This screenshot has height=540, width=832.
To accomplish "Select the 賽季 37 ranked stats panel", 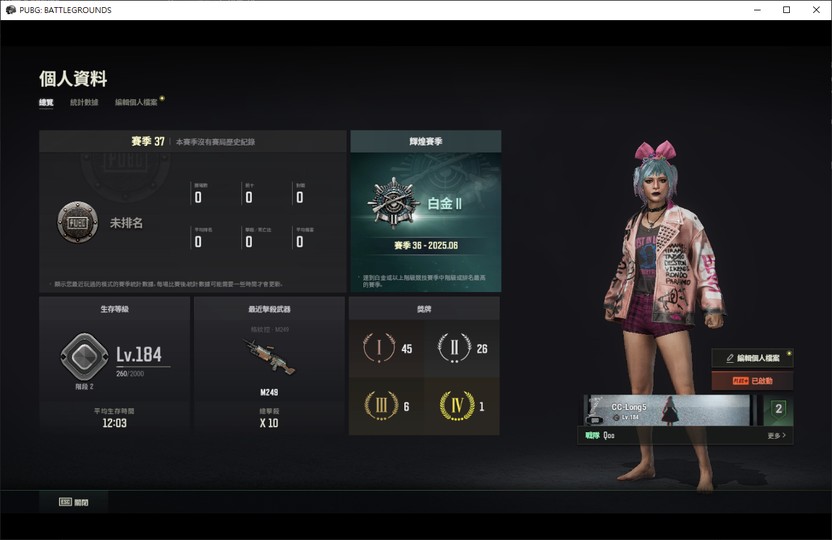I will [193, 211].
